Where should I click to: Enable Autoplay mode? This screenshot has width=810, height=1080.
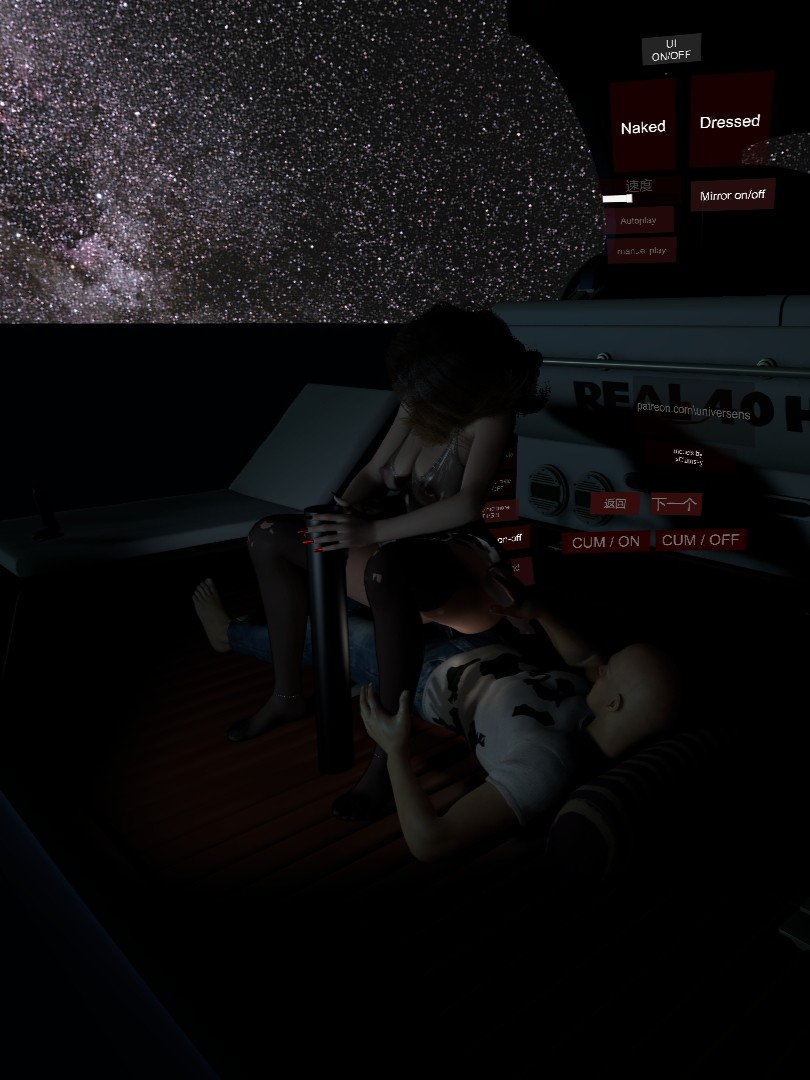pos(638,220)
